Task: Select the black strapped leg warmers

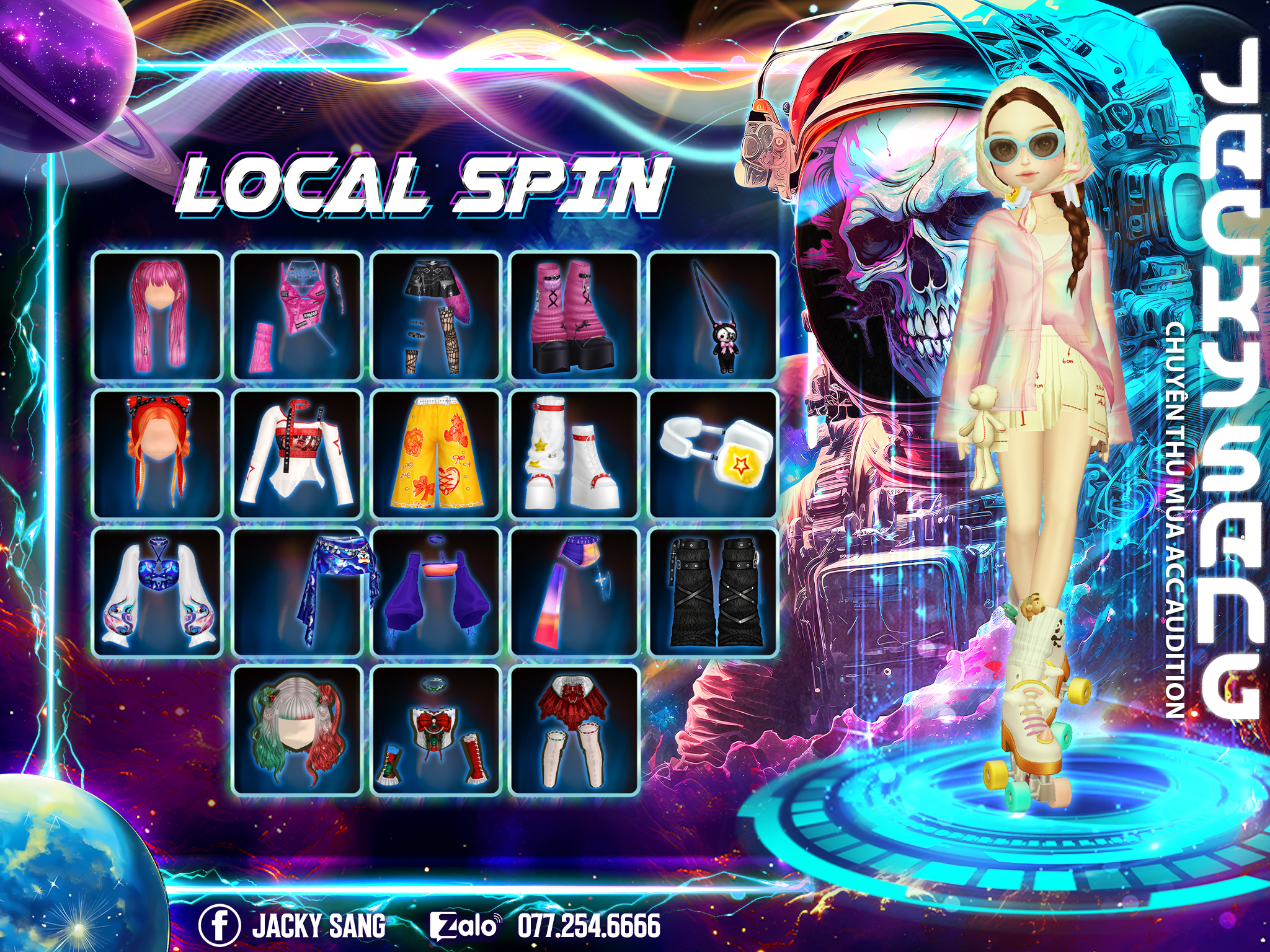Action: pyautogui.click(x=714, y=593)
